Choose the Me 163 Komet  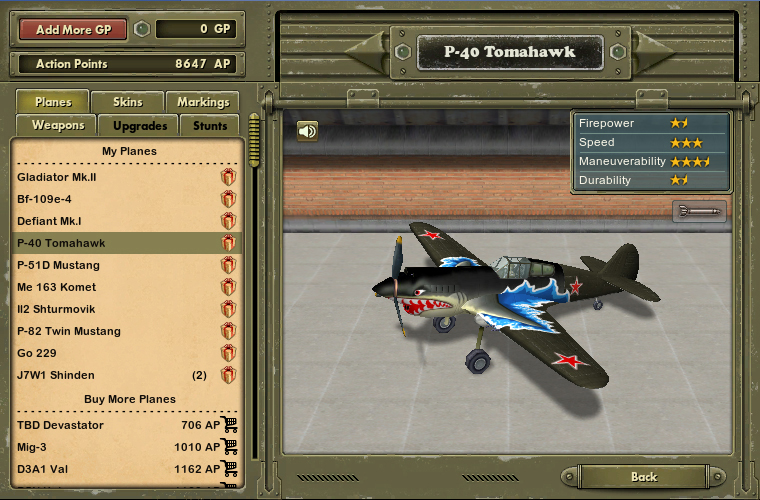(x=57, y=287)
